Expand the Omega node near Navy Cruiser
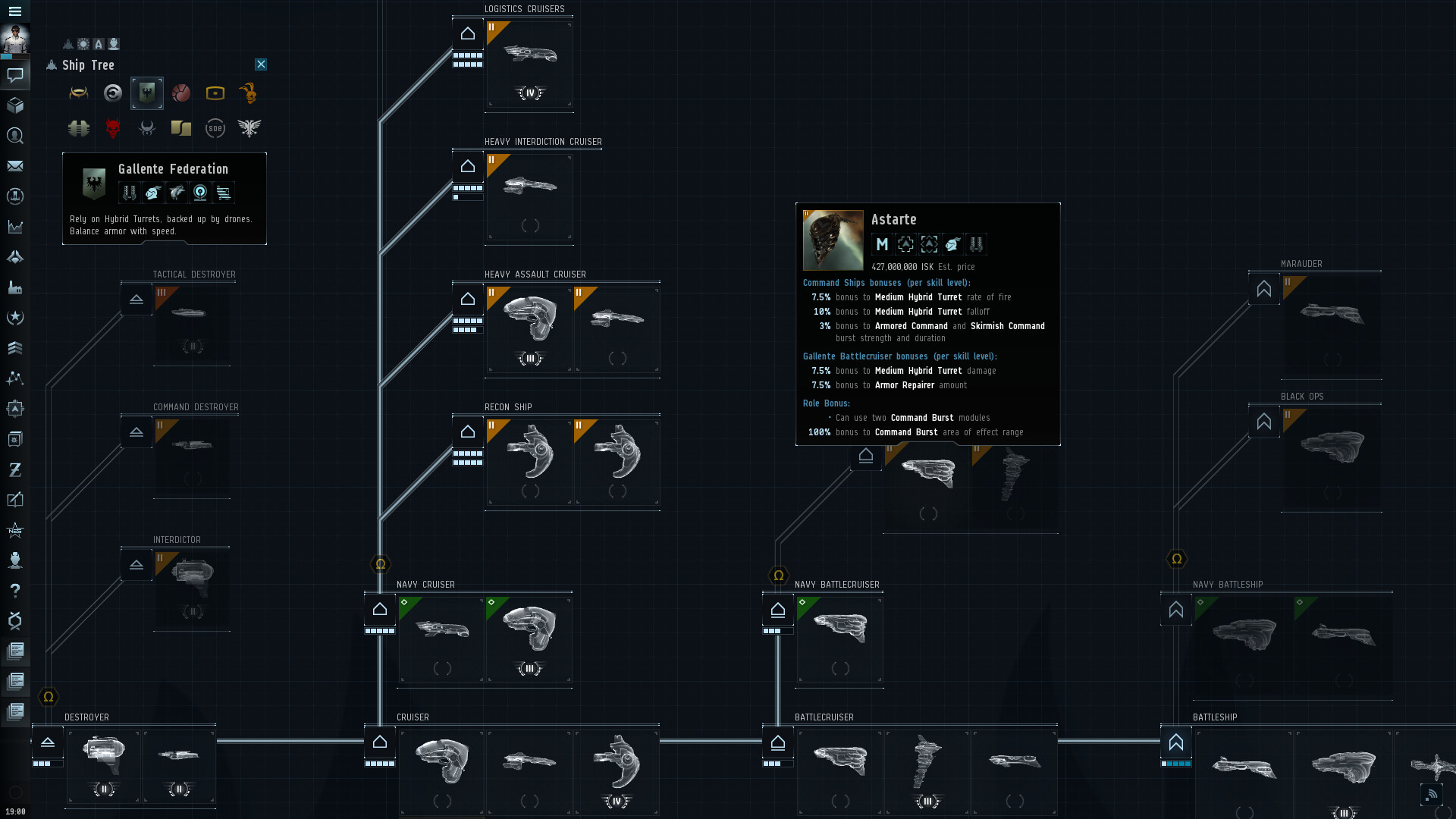The height and width of the screenshot is (819, 1456). pyautogui.click(x=380, y=563)
